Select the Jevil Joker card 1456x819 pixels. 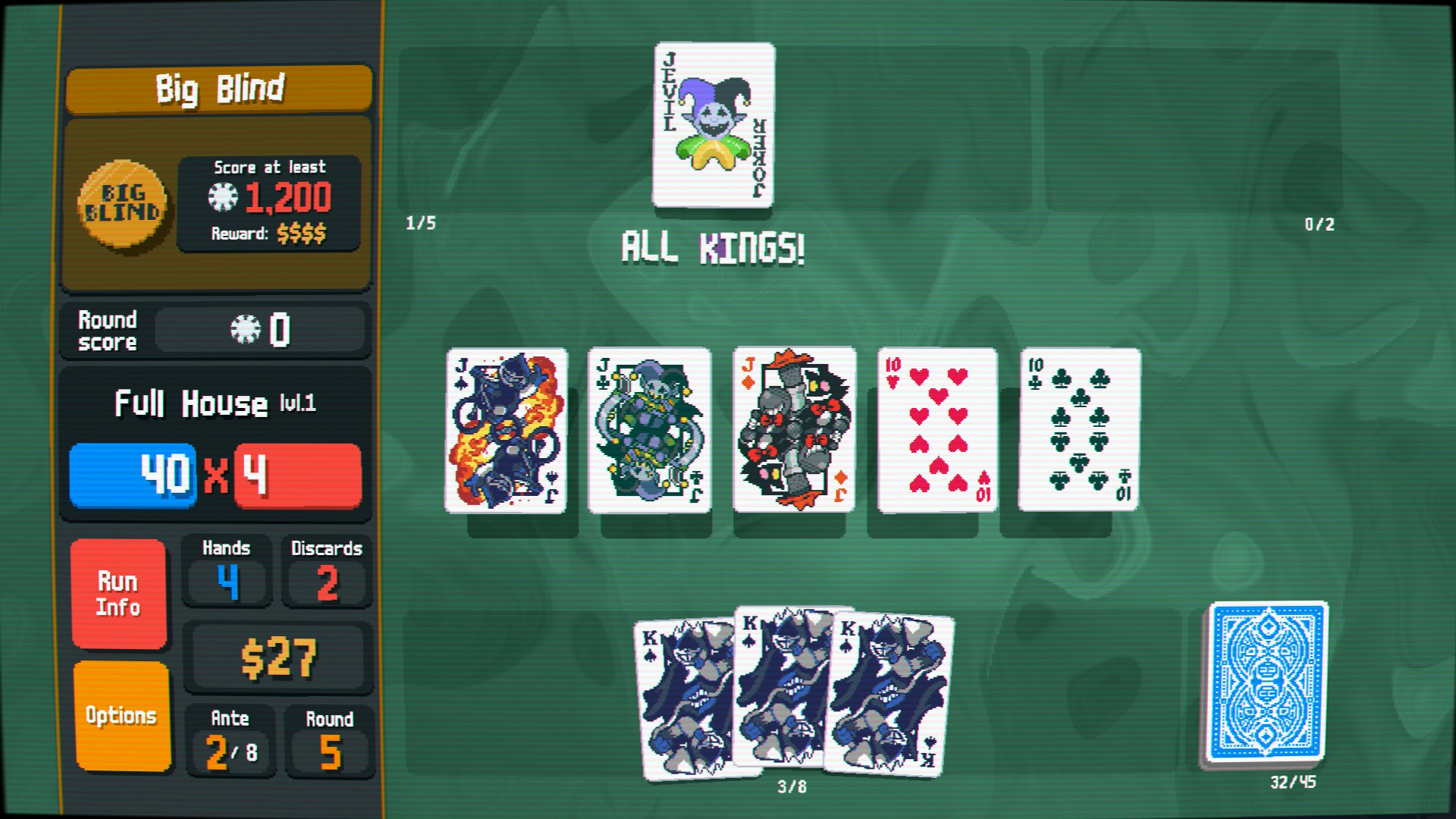pos(713,125)
